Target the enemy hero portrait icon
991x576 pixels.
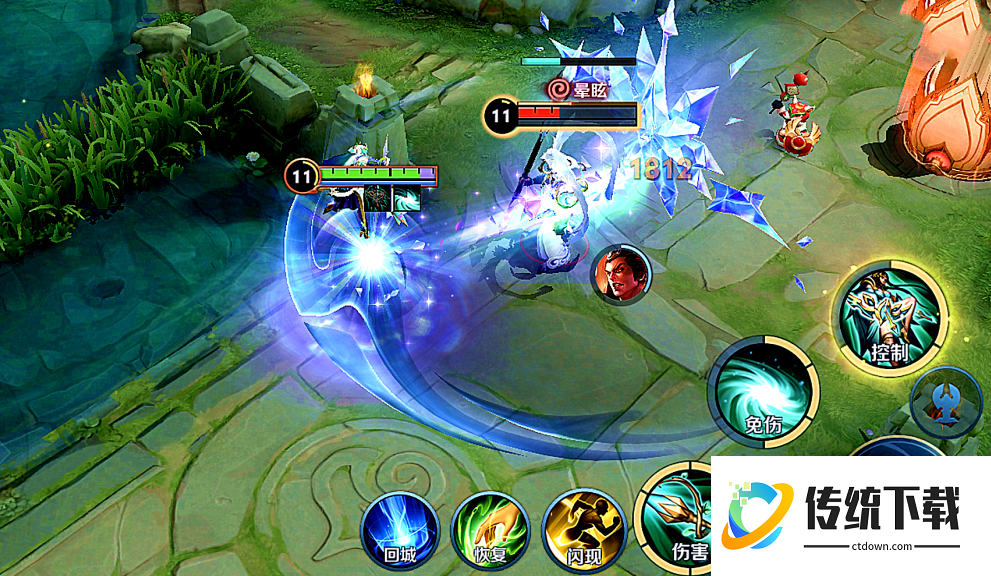(621, 276)
